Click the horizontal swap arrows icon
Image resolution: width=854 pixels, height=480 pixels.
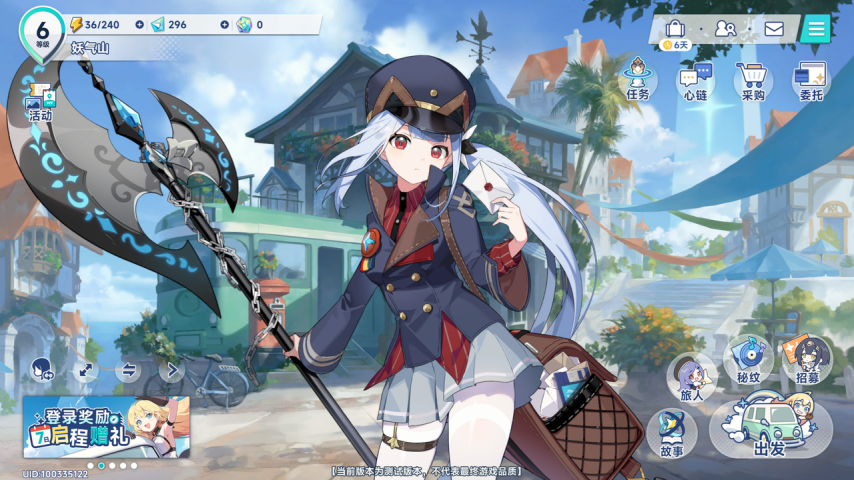point(129,370)
